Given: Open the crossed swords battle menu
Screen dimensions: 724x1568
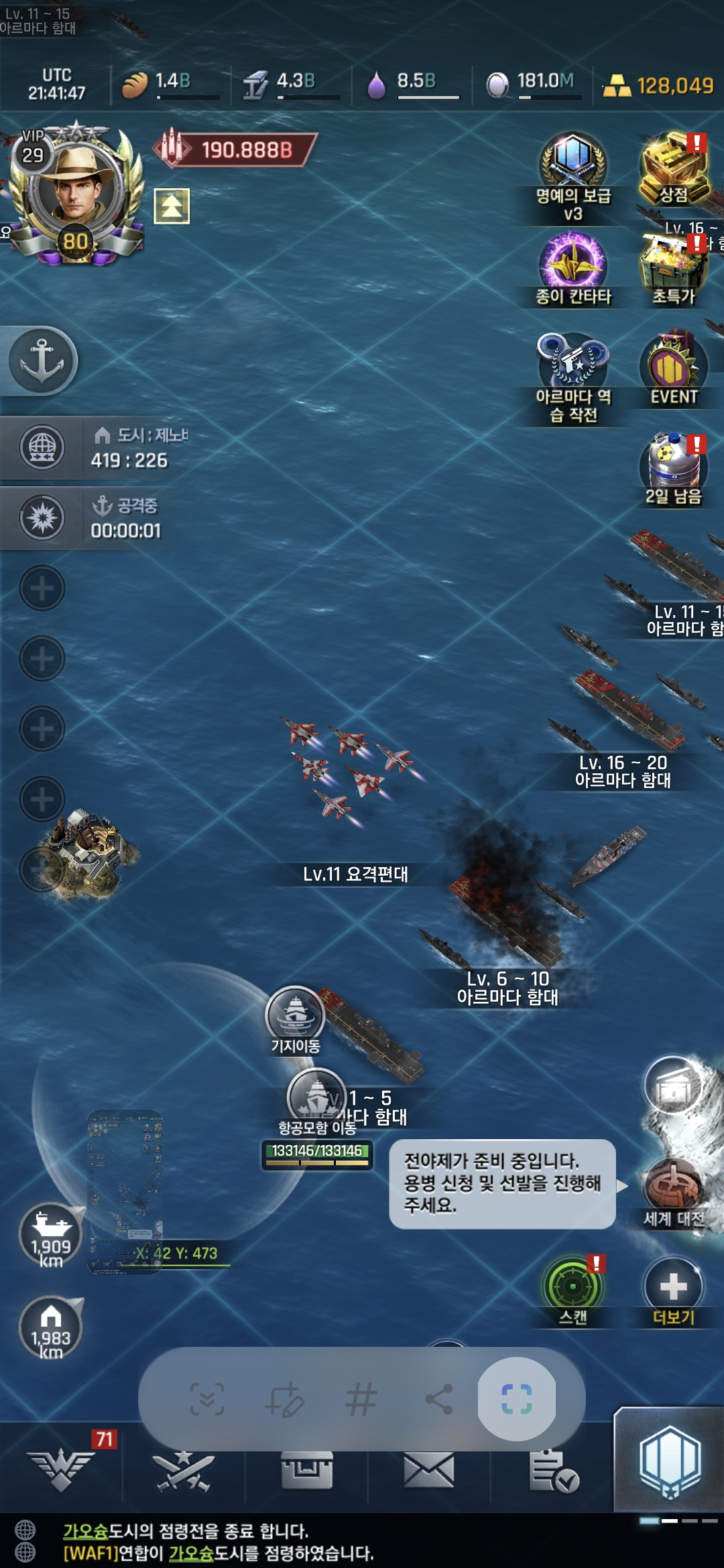Looking at the screenshot, I should point(183,1472).
